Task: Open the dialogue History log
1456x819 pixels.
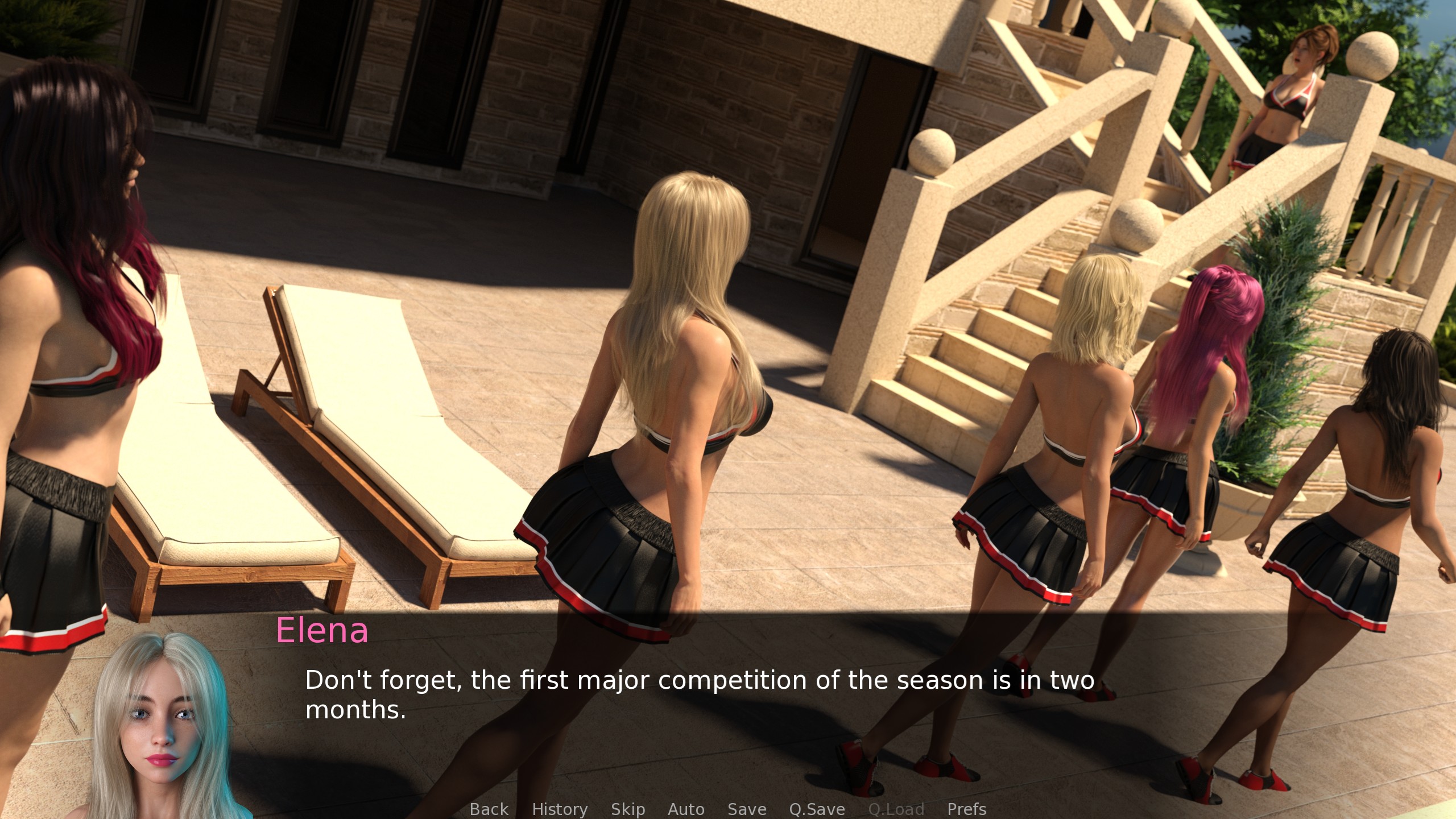Action: click(560, 809)
